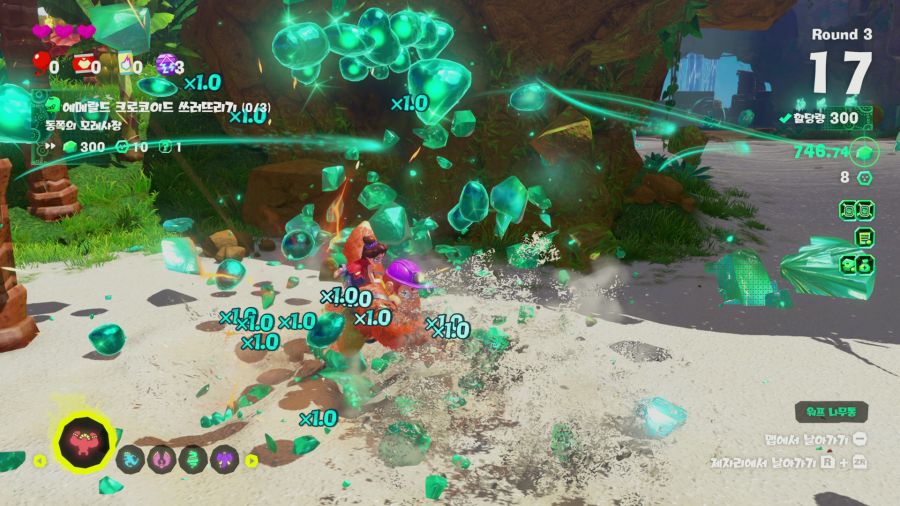Select the red heart juice item icon
Screen dimensions: 900x506
click(x=84, y=65)
